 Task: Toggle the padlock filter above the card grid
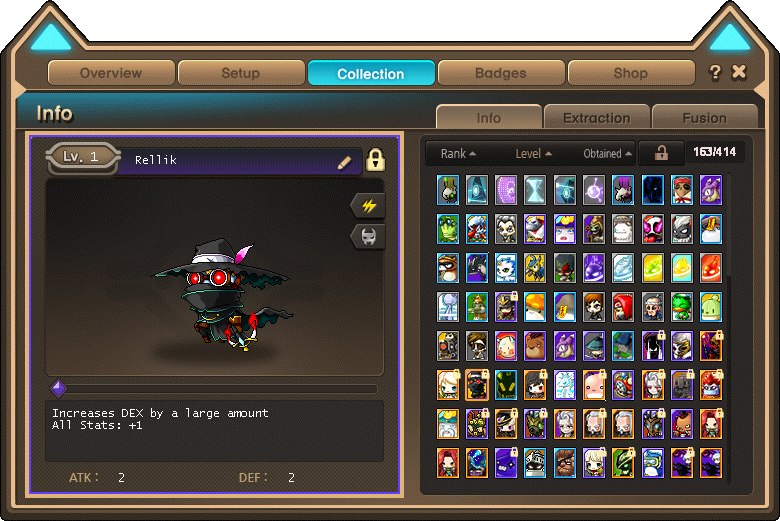pos(661,153)
